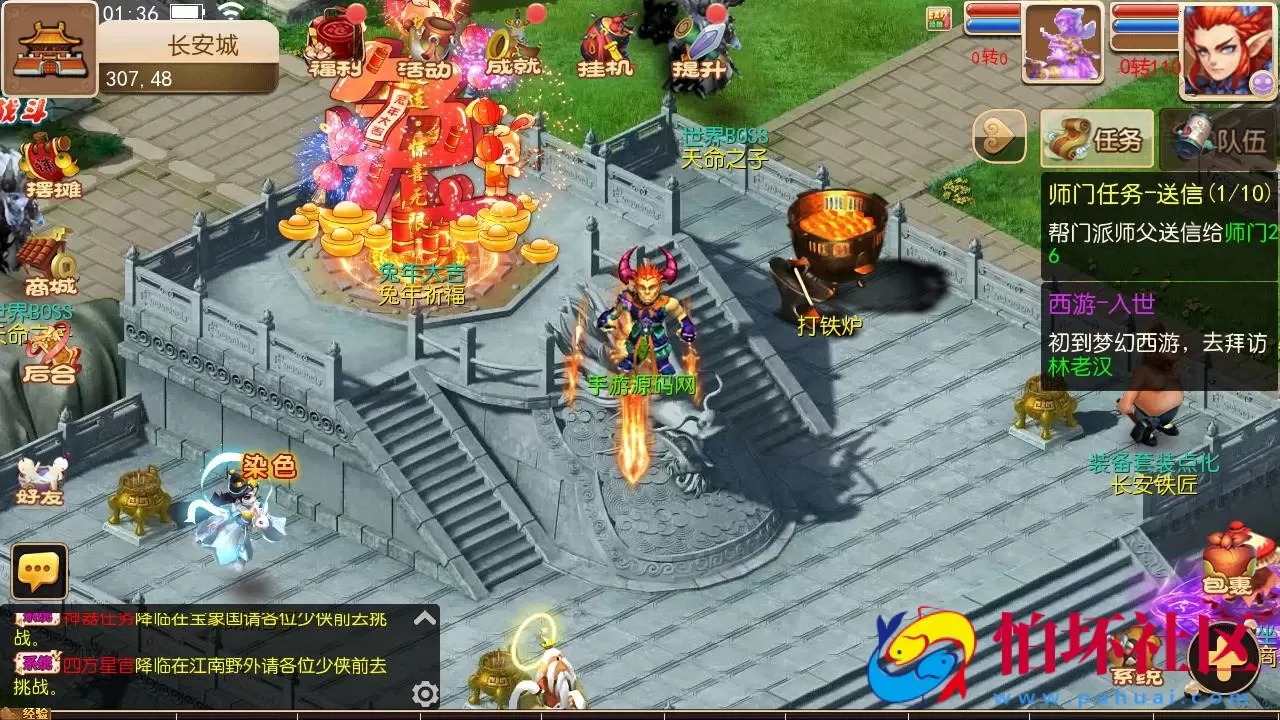Click the 长安城 minimap building icon

click(x=48, y=48)
